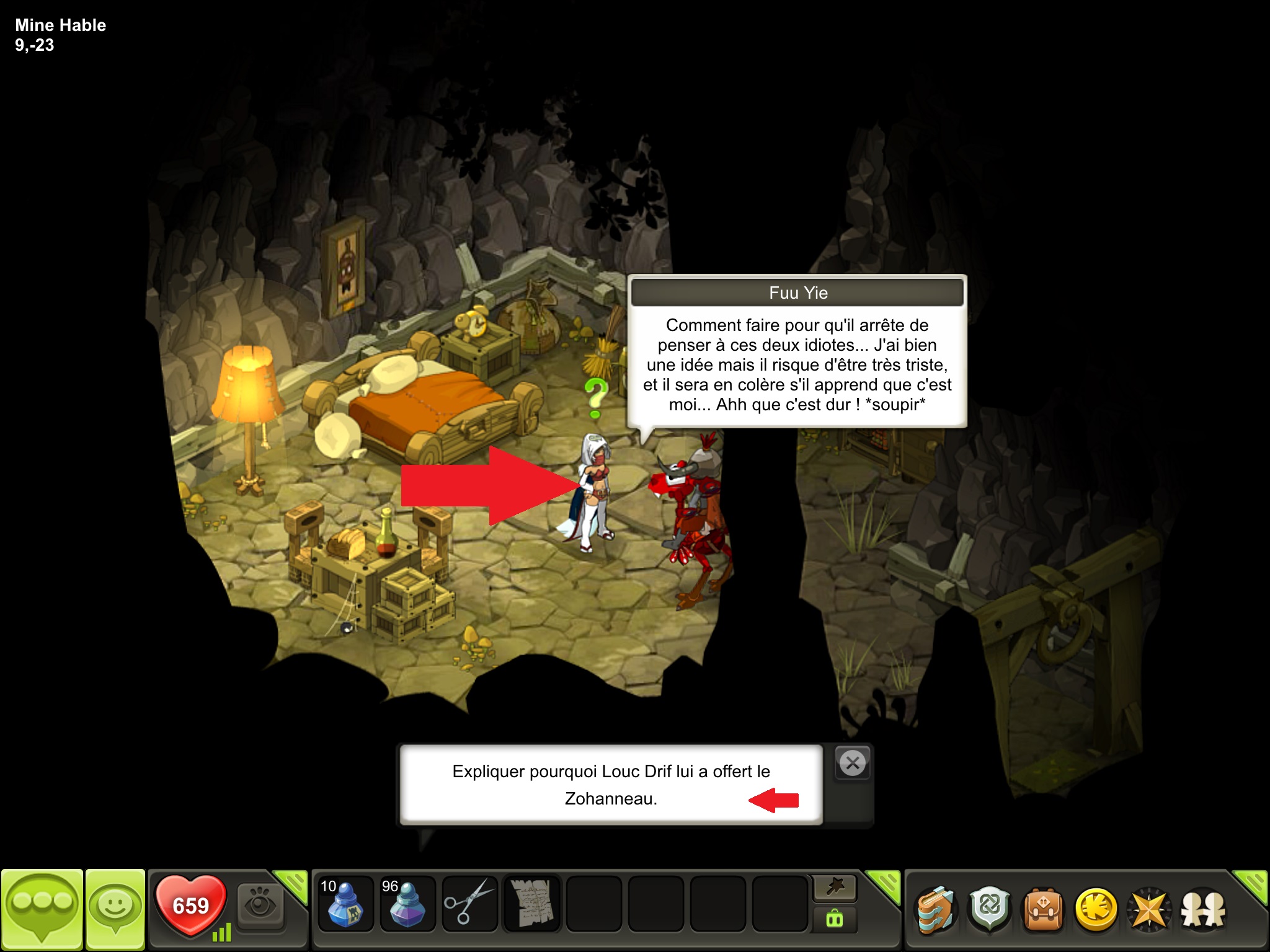Open the gold kama coin shop
This screenshot has width=1270, height=952.
[x=1096, y=910]
